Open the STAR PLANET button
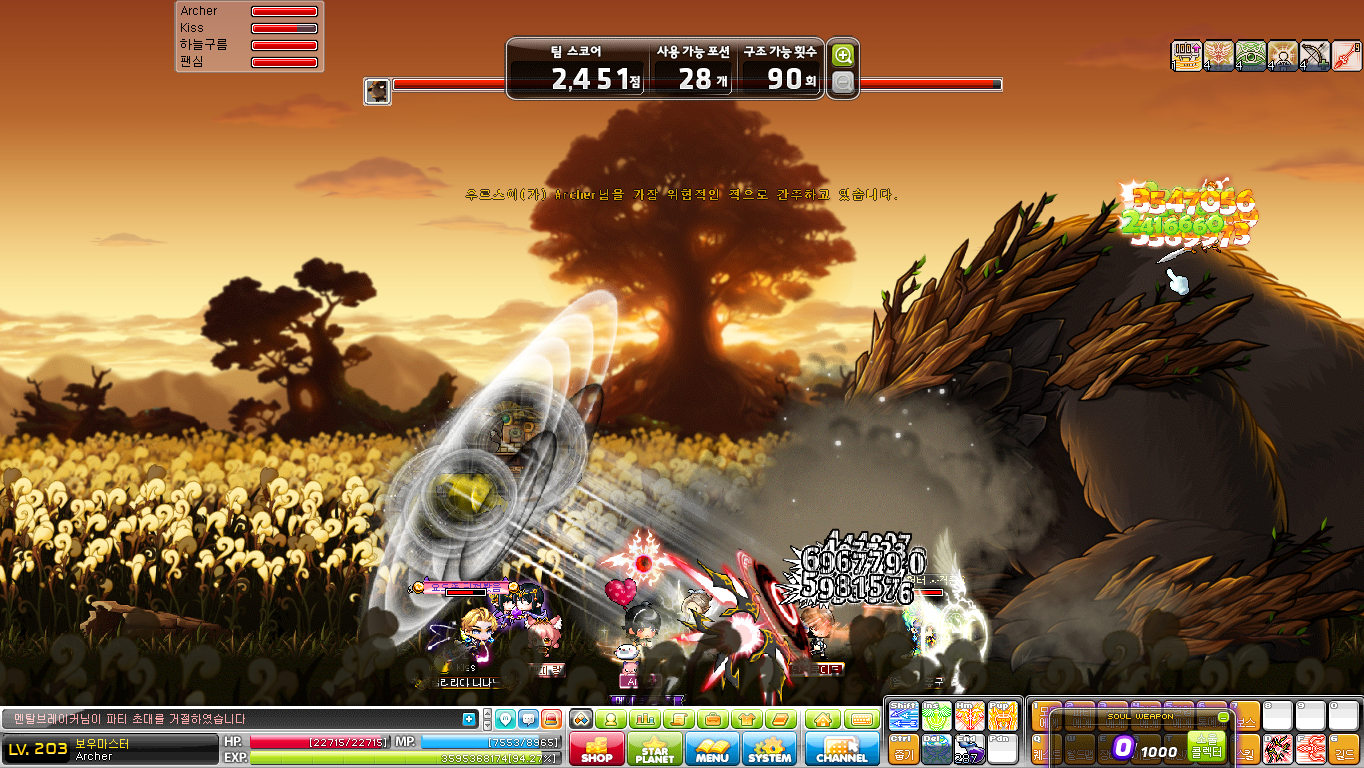Screen dimensions: 1364x768 pyautogui.click(x=655, y=749)
